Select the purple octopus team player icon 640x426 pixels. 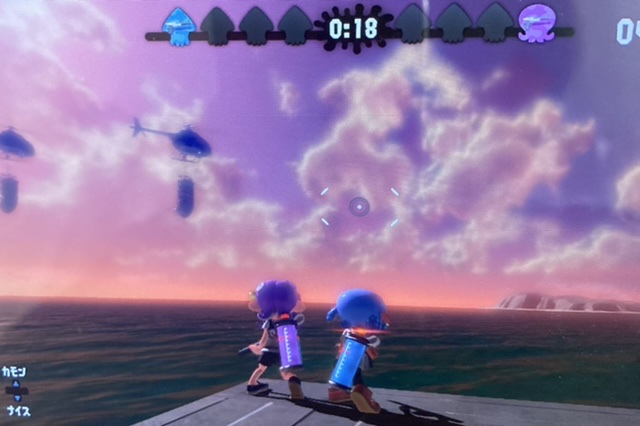536,24
